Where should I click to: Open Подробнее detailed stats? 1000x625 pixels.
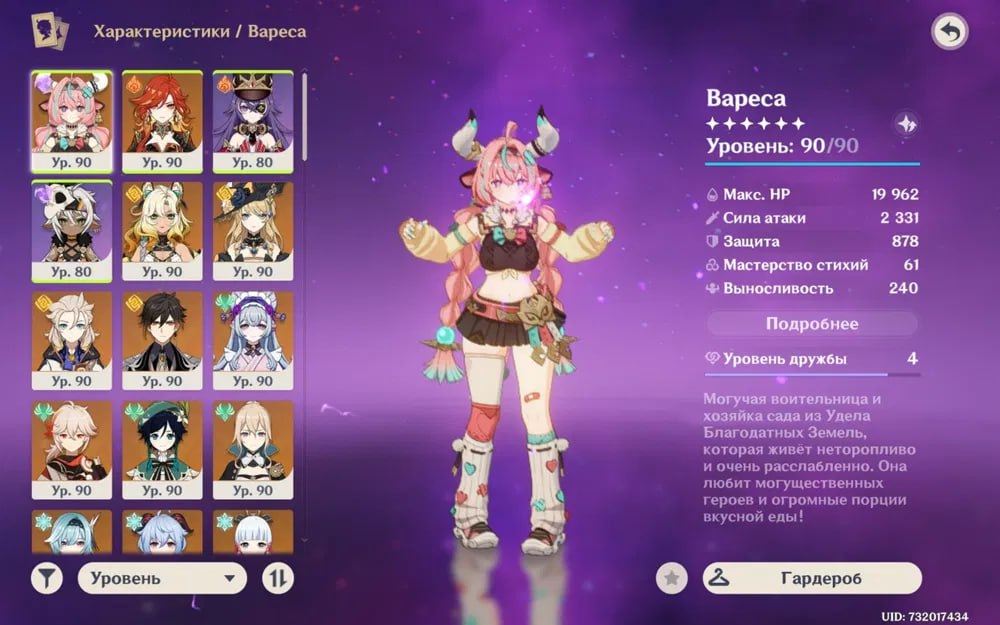(x=812, y=323)
